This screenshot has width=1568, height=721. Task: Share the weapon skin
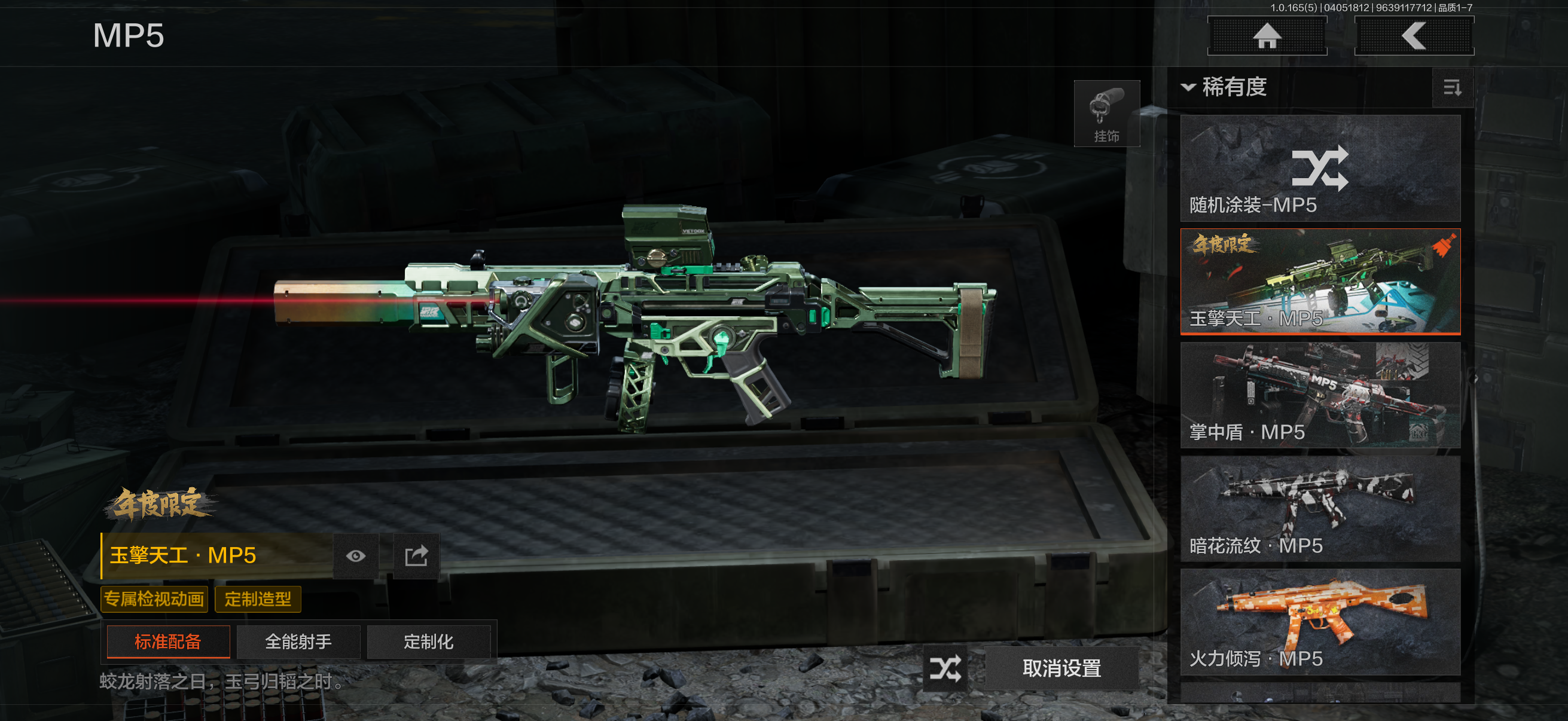pos(416,556)
